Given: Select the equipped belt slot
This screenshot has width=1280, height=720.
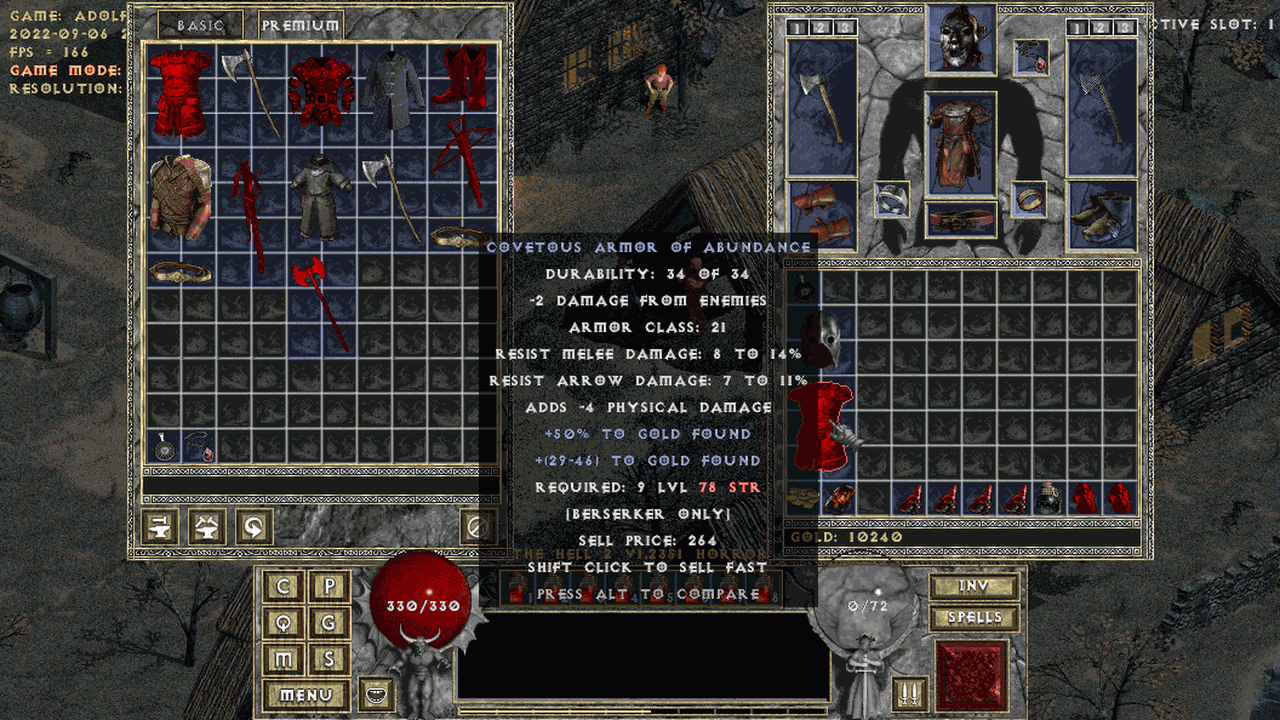Looking at the screenshot, I should coord(961,219).
